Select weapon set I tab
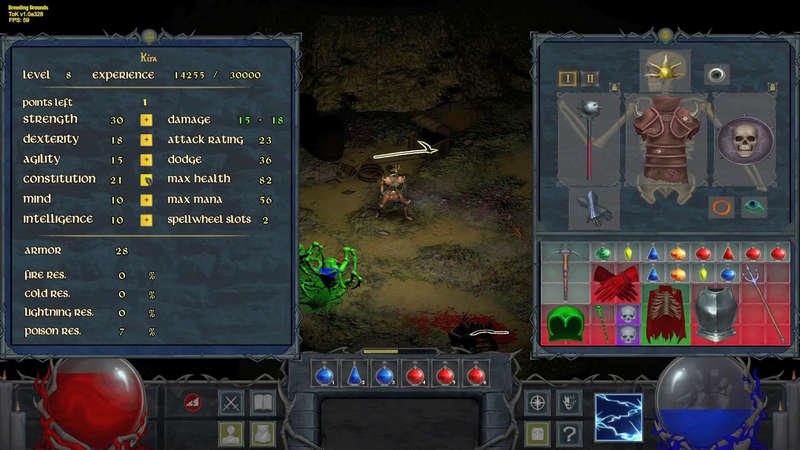Screen dimensions: 800x450 [x=568, y=78]
